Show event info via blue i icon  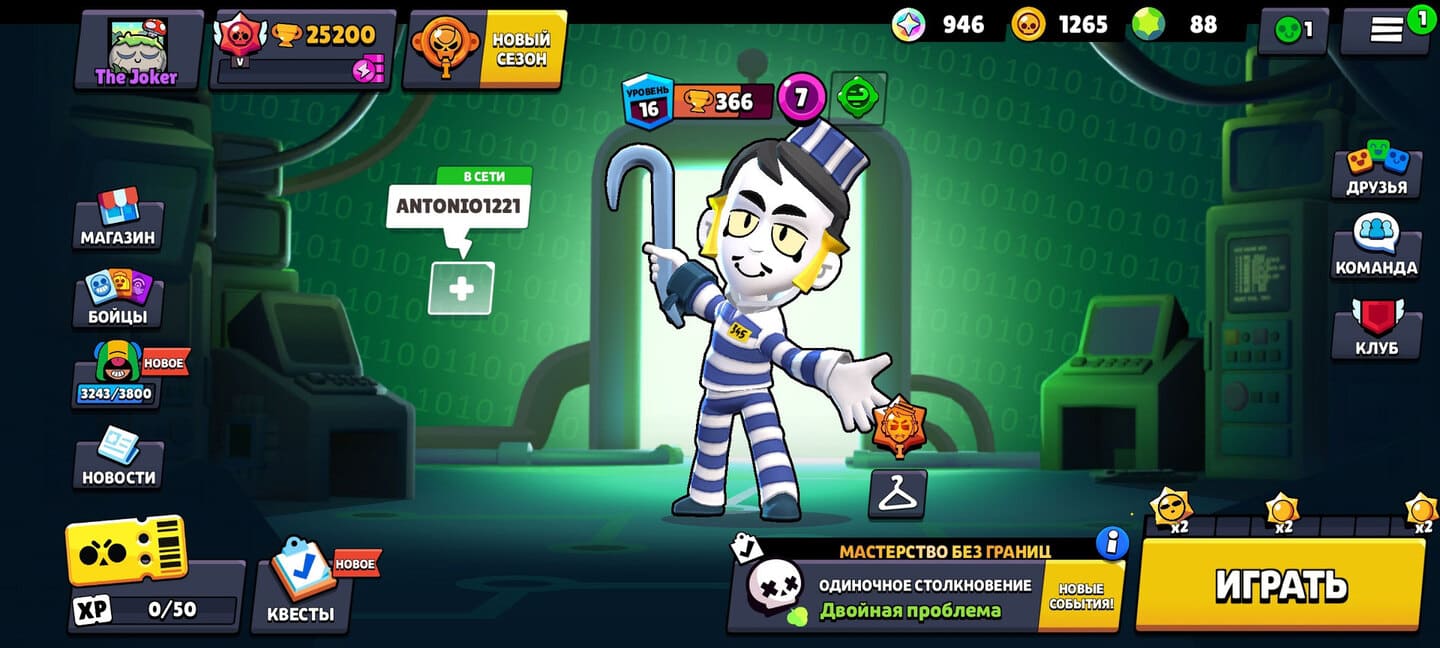[x=1112, y=543]
